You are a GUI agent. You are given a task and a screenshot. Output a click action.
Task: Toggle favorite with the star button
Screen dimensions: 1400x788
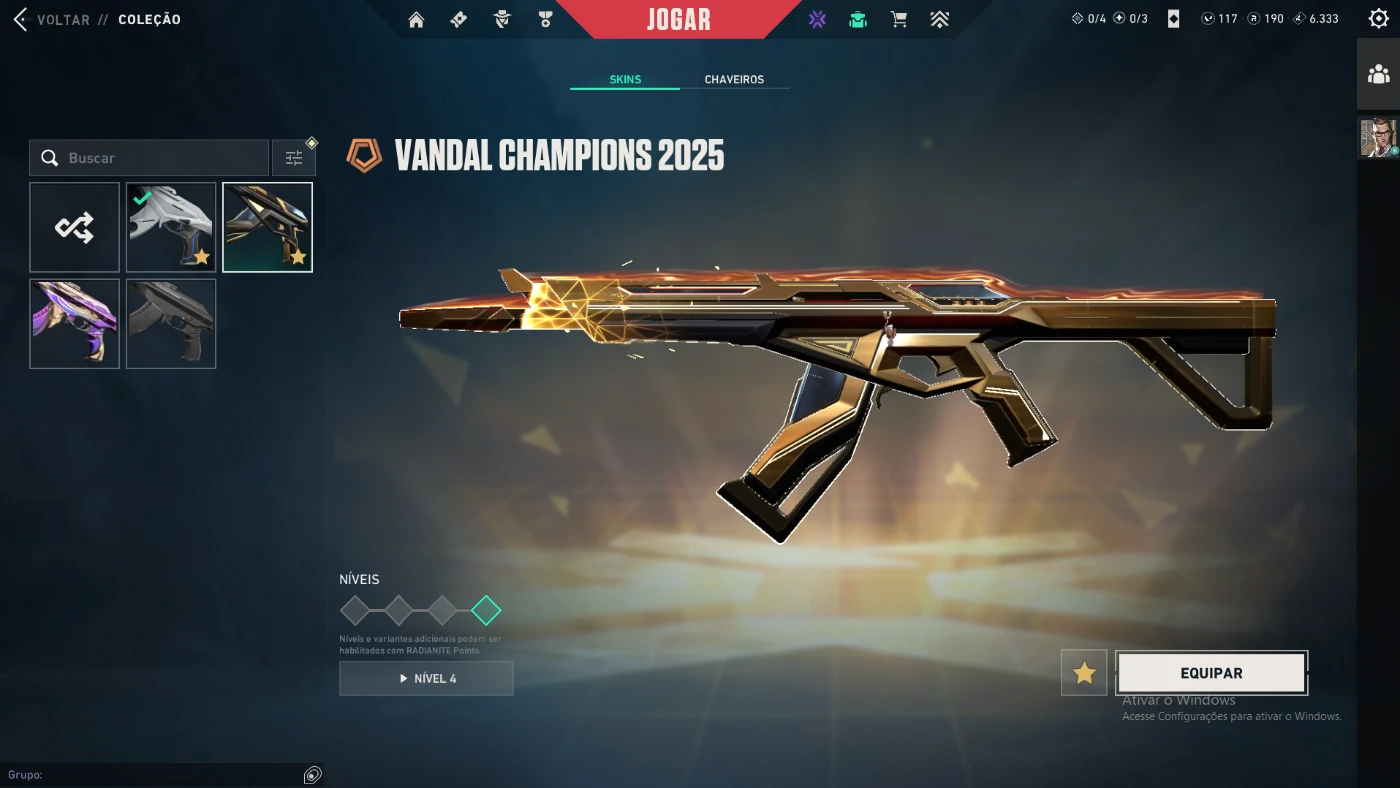pyautogui.click(x=1084, y=673)
